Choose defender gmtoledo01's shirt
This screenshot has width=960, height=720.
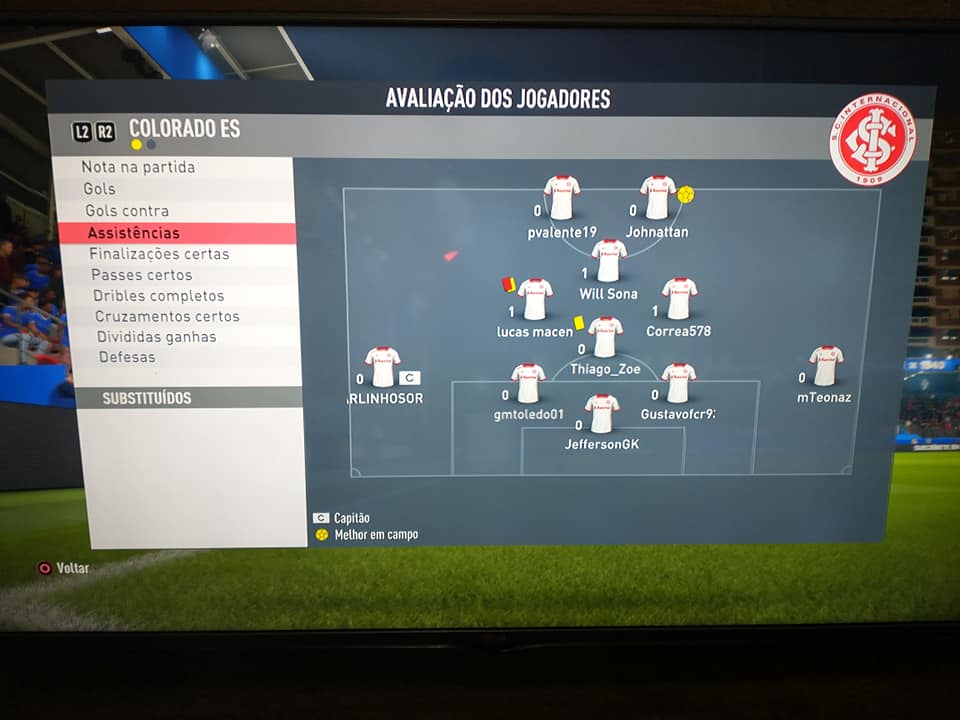[528, 383]
